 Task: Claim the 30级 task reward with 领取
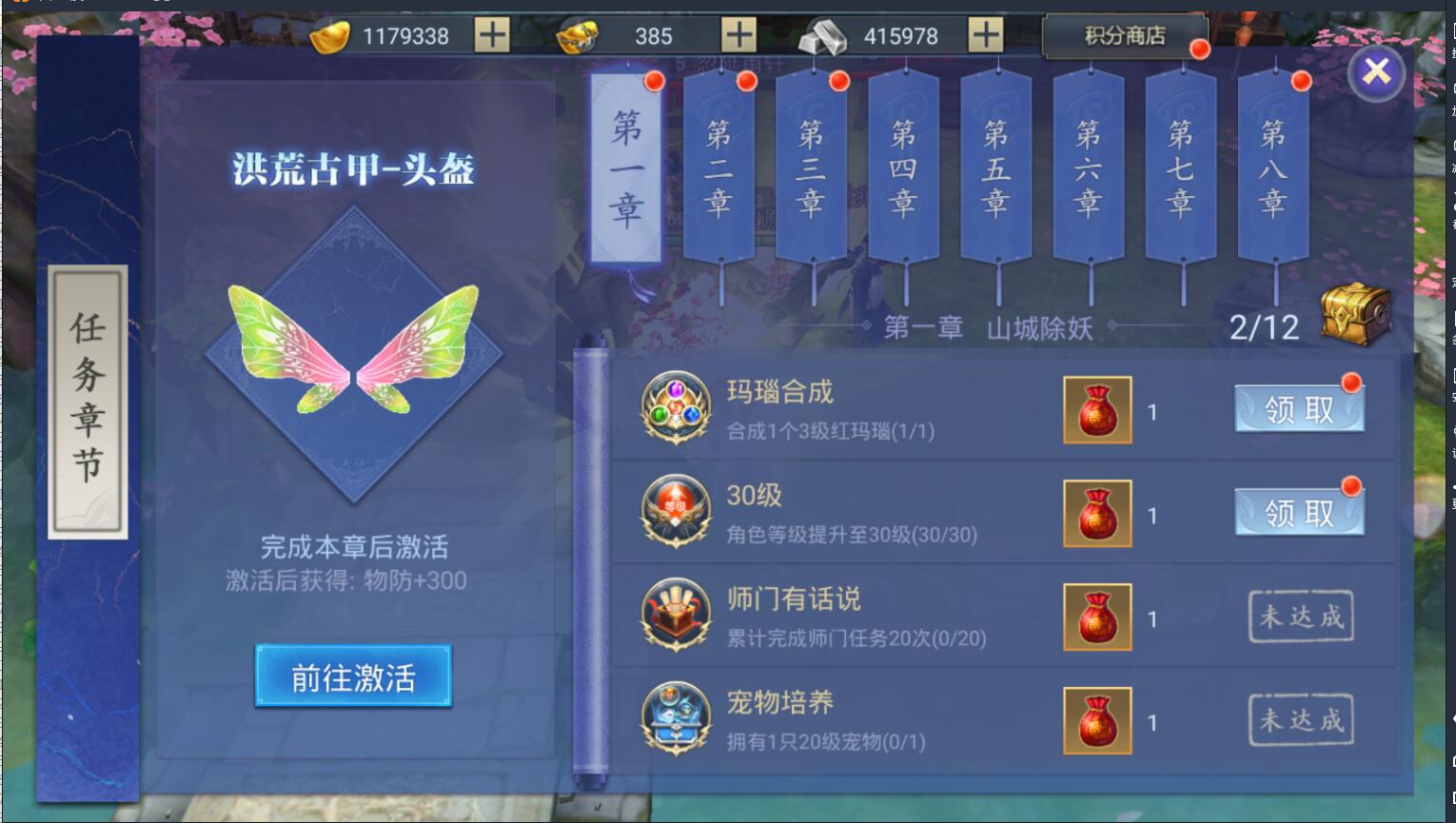click(1299, 510)
